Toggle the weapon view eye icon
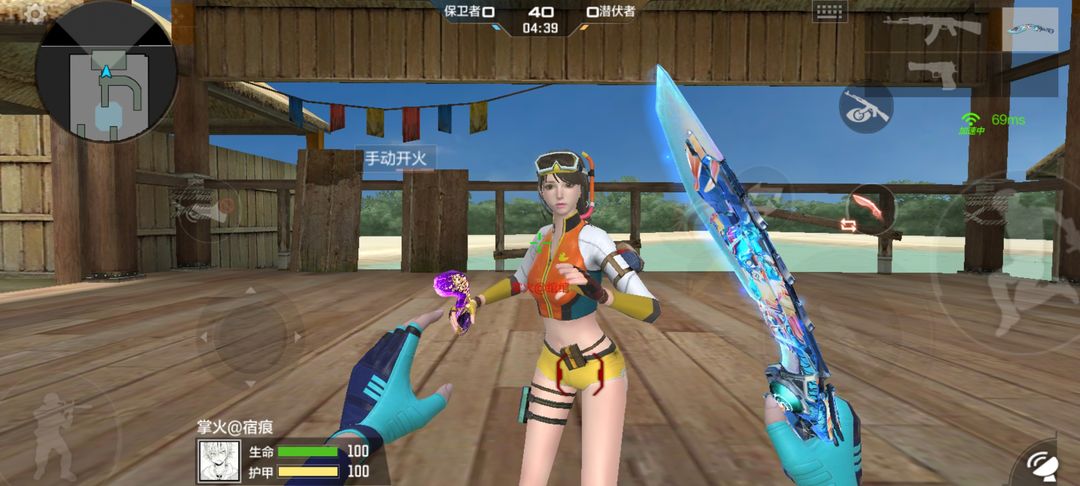Image resolution: width=1080 pixels, height=486 pixels. [x=865, y=108]
